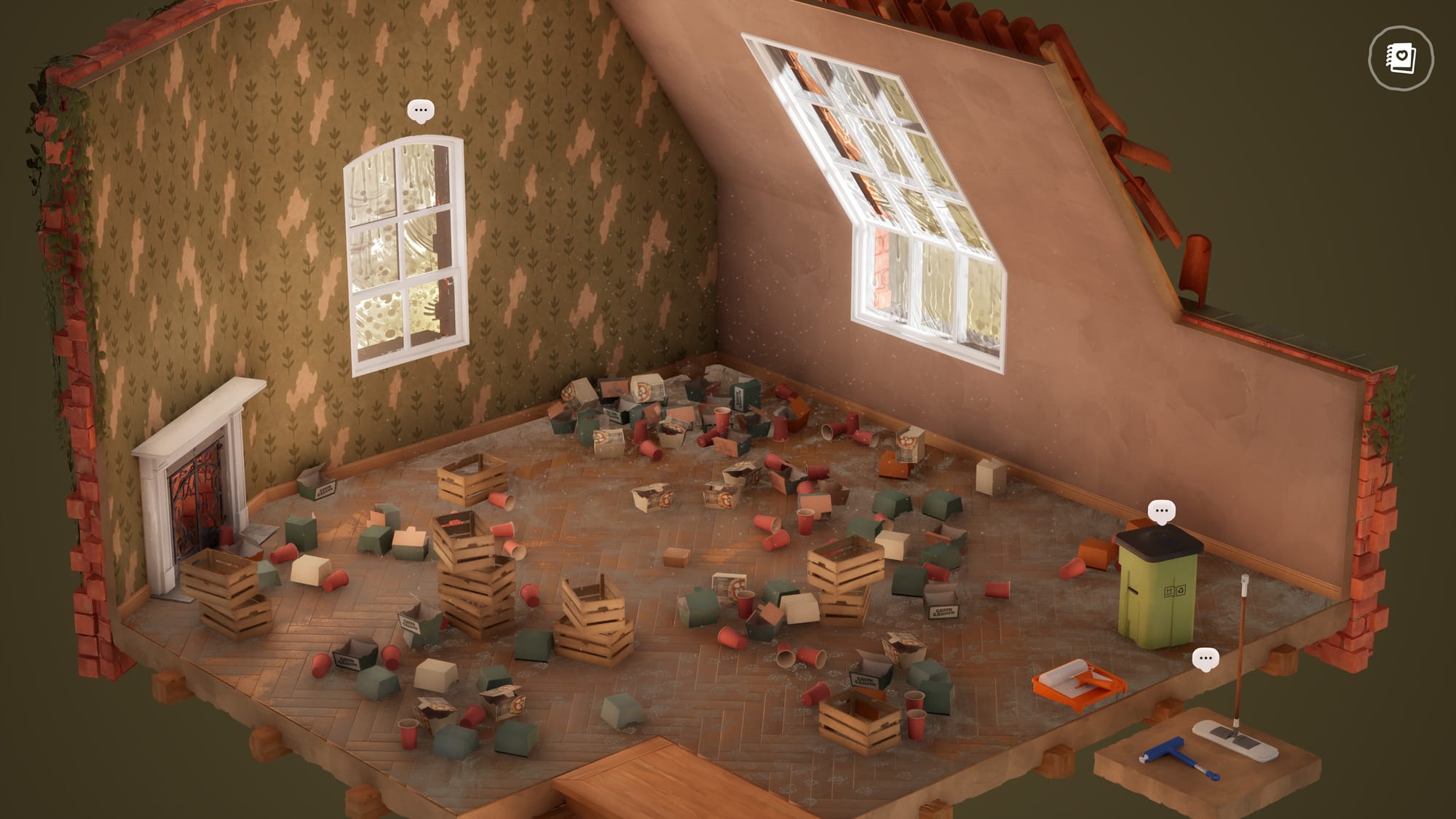Select the speech bubble above the green trash bin

coord(1161,511)
